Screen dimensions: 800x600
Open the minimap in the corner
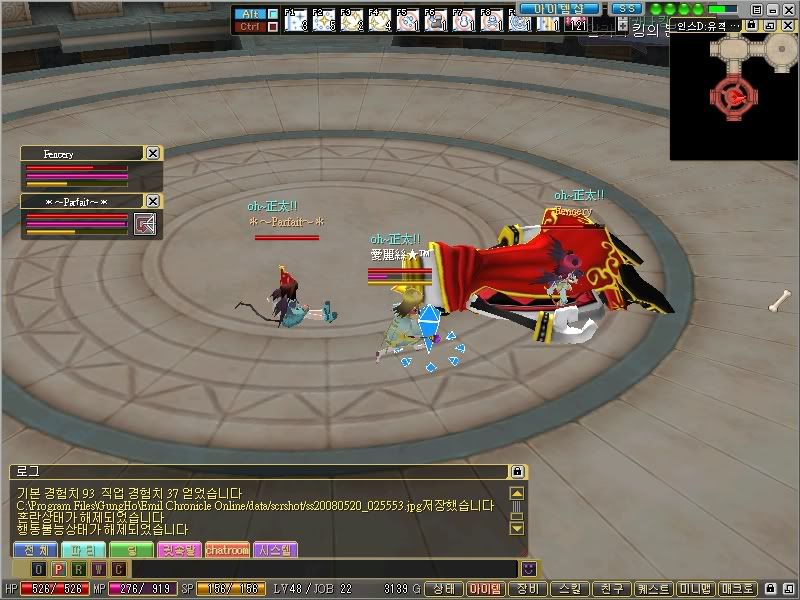point(733,95)
